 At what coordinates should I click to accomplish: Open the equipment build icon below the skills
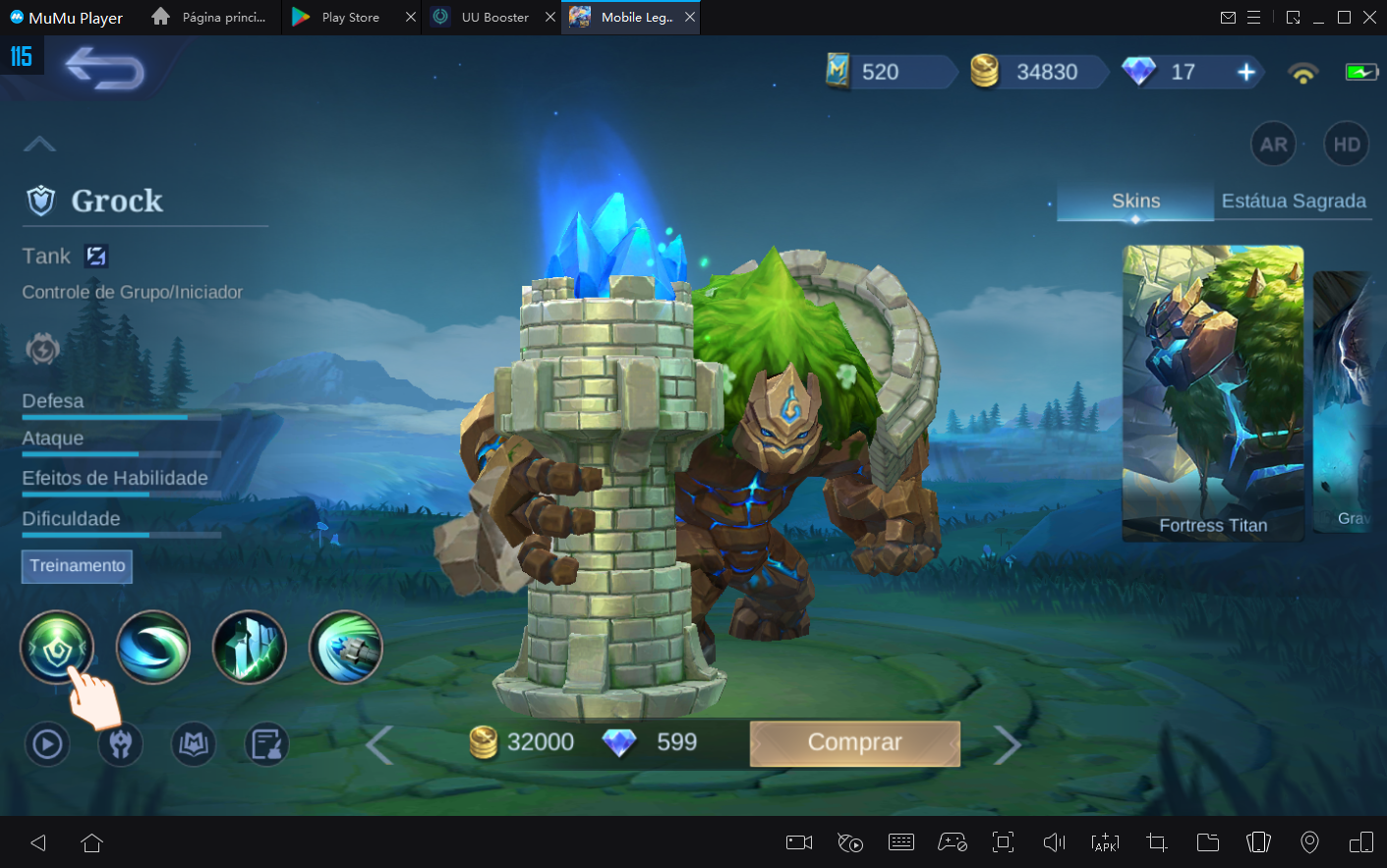click(120, 744)
